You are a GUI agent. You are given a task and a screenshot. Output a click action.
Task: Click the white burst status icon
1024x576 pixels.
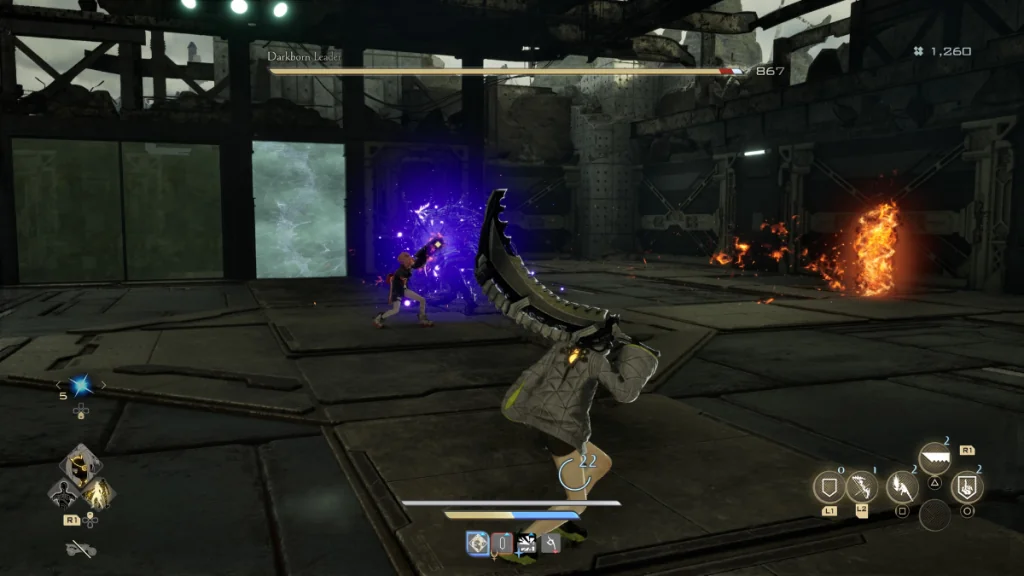pos(526,543)
